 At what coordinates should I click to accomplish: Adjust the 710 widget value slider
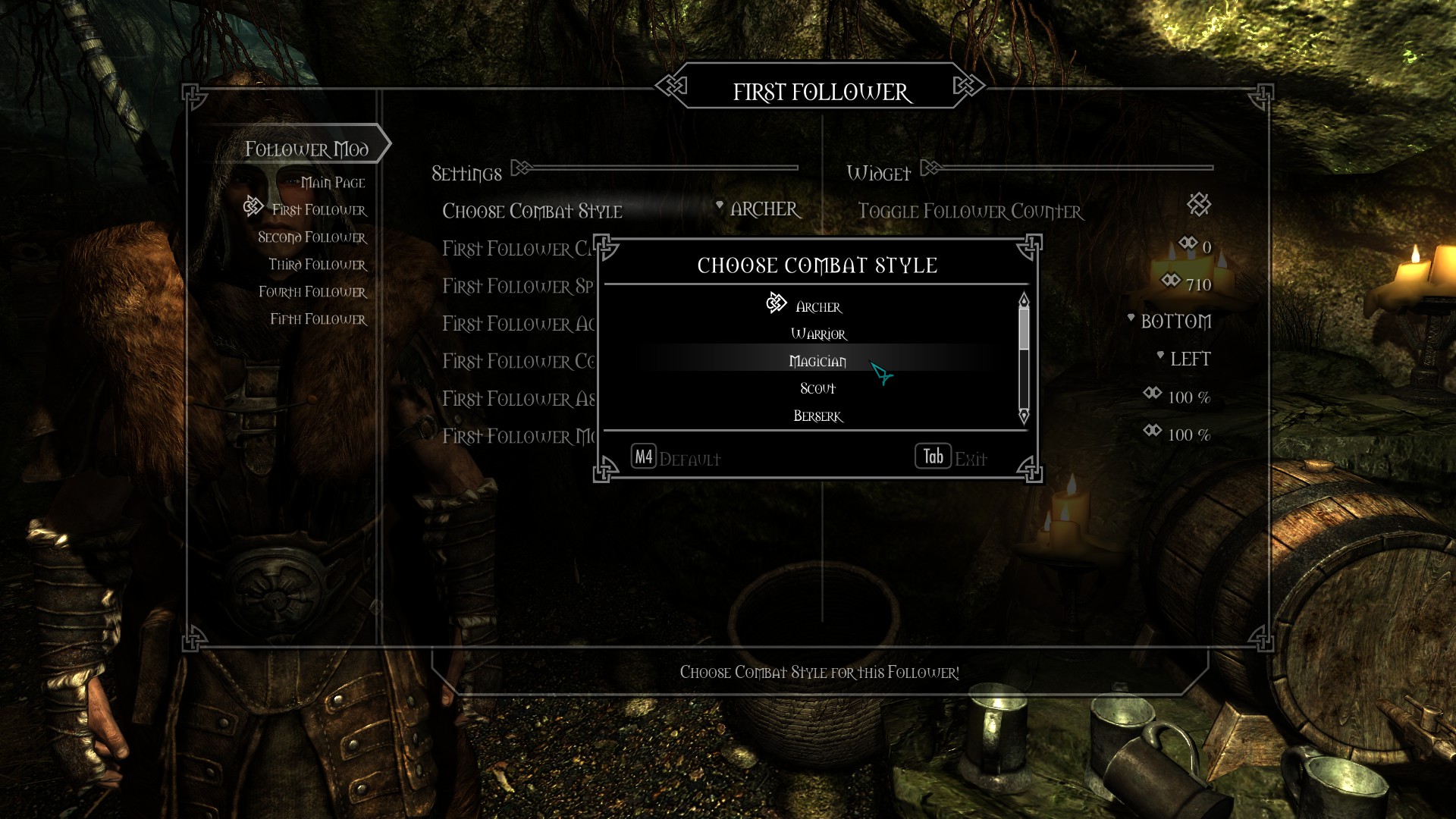pos(1188,284)
